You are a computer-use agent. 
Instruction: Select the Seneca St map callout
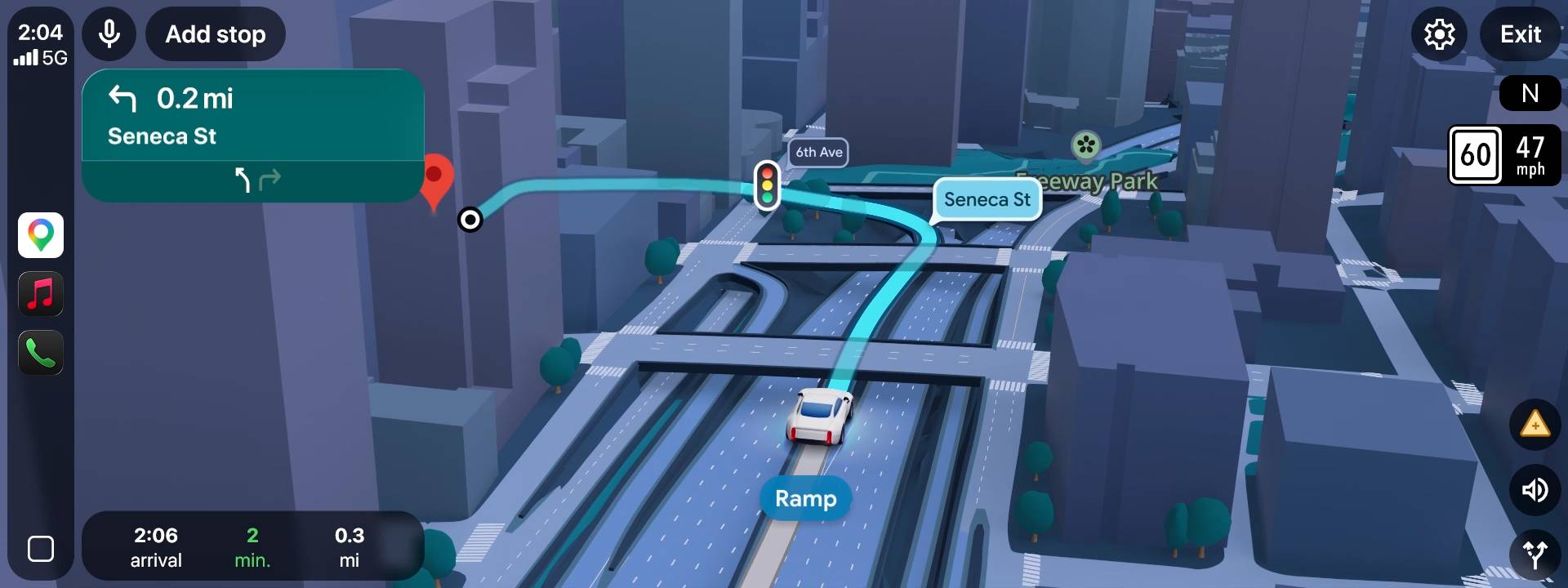(x=986, y=199)
